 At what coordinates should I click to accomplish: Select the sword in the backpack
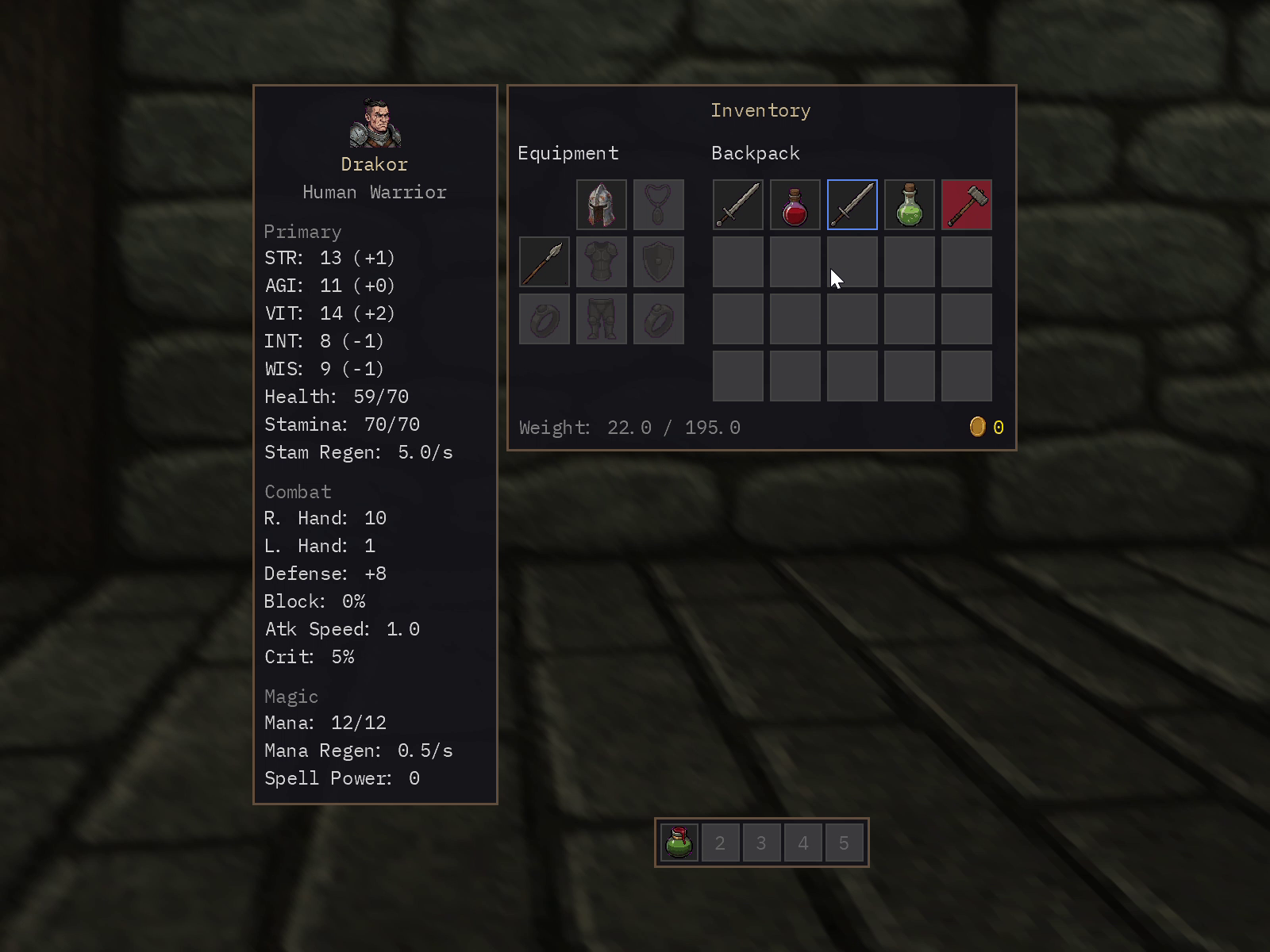click(x=737, y=204)
